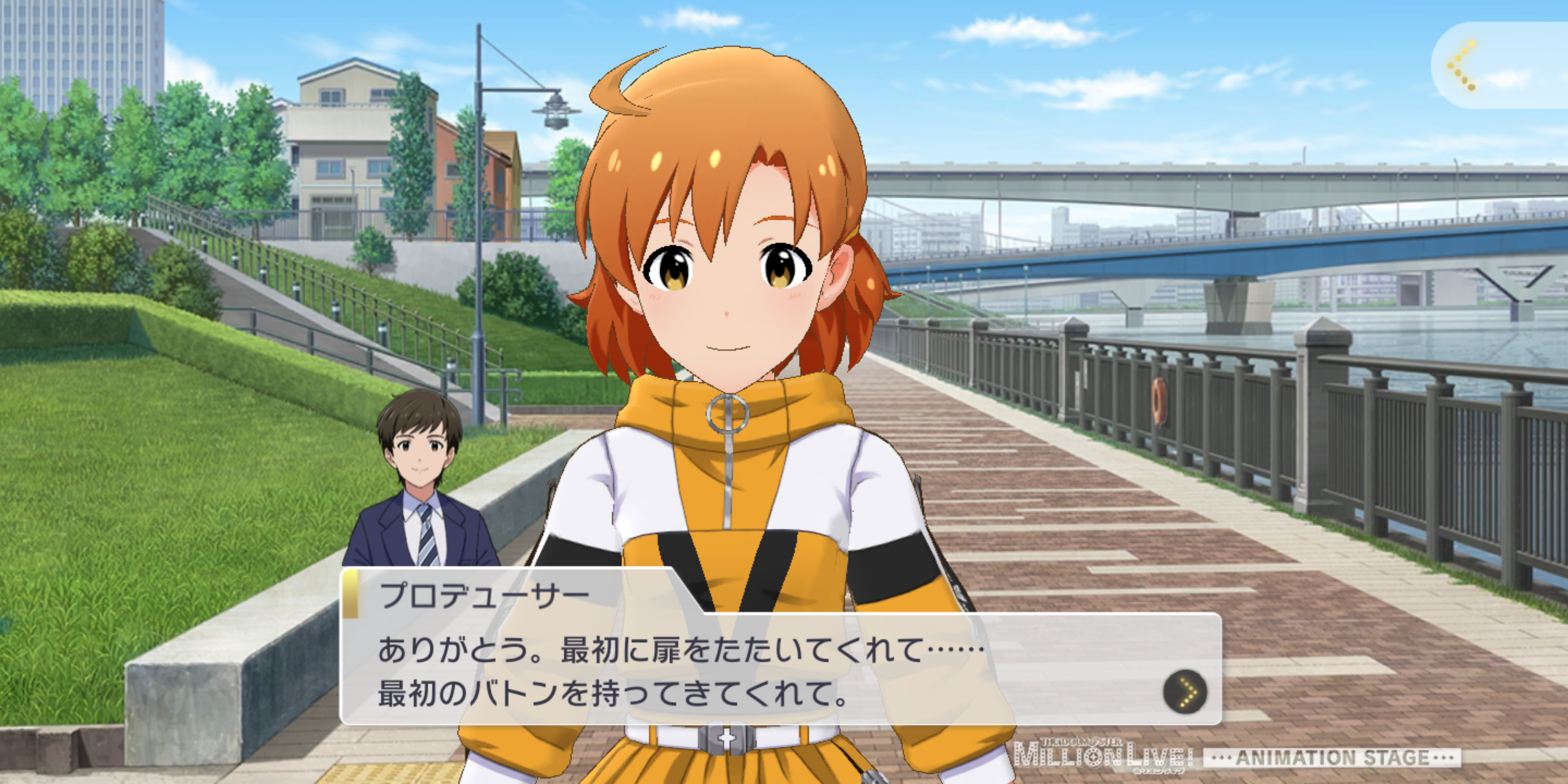Open the side menu tab with the back chevron
Image resolution: width=1568 pixels, height=784 pixels.
[1463, 66]
